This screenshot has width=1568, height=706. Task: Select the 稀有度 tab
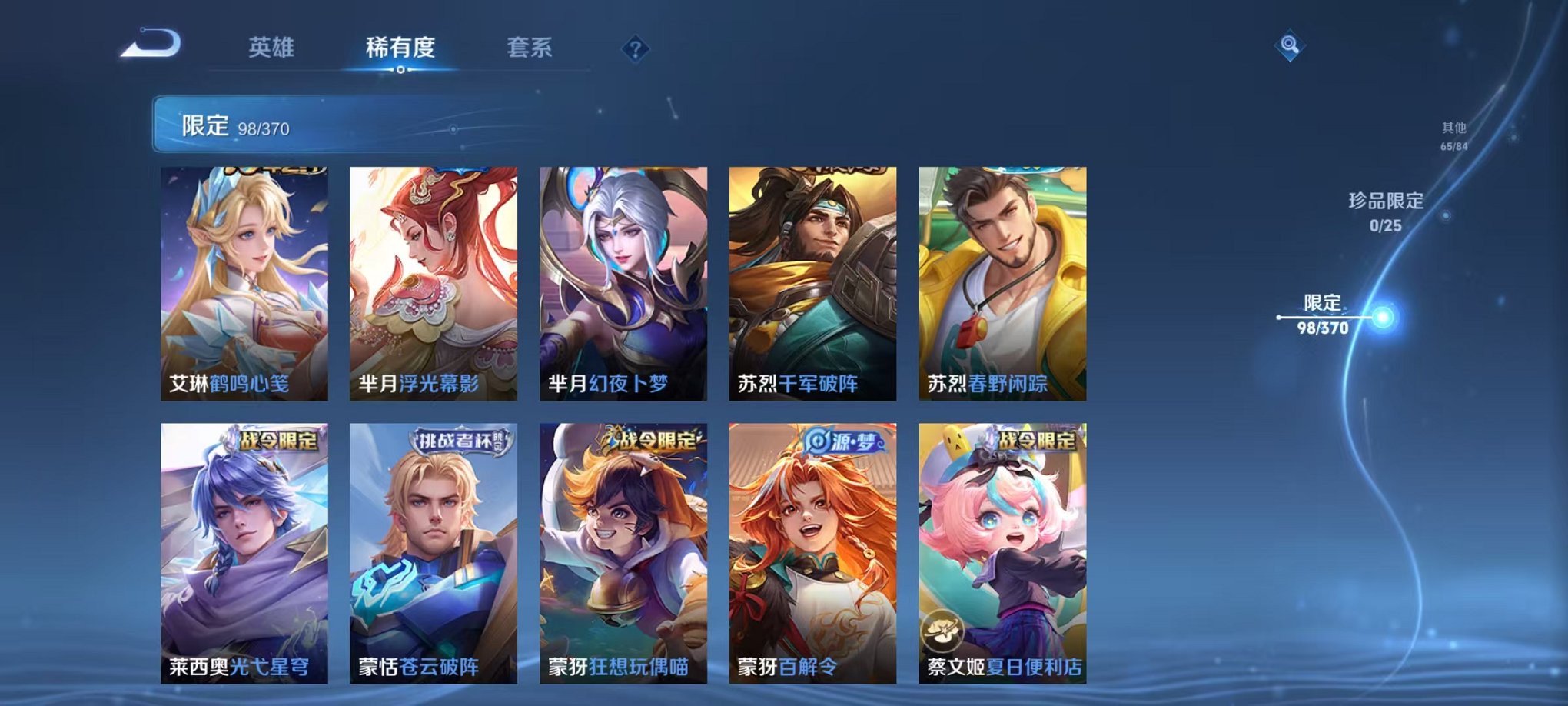400,48
